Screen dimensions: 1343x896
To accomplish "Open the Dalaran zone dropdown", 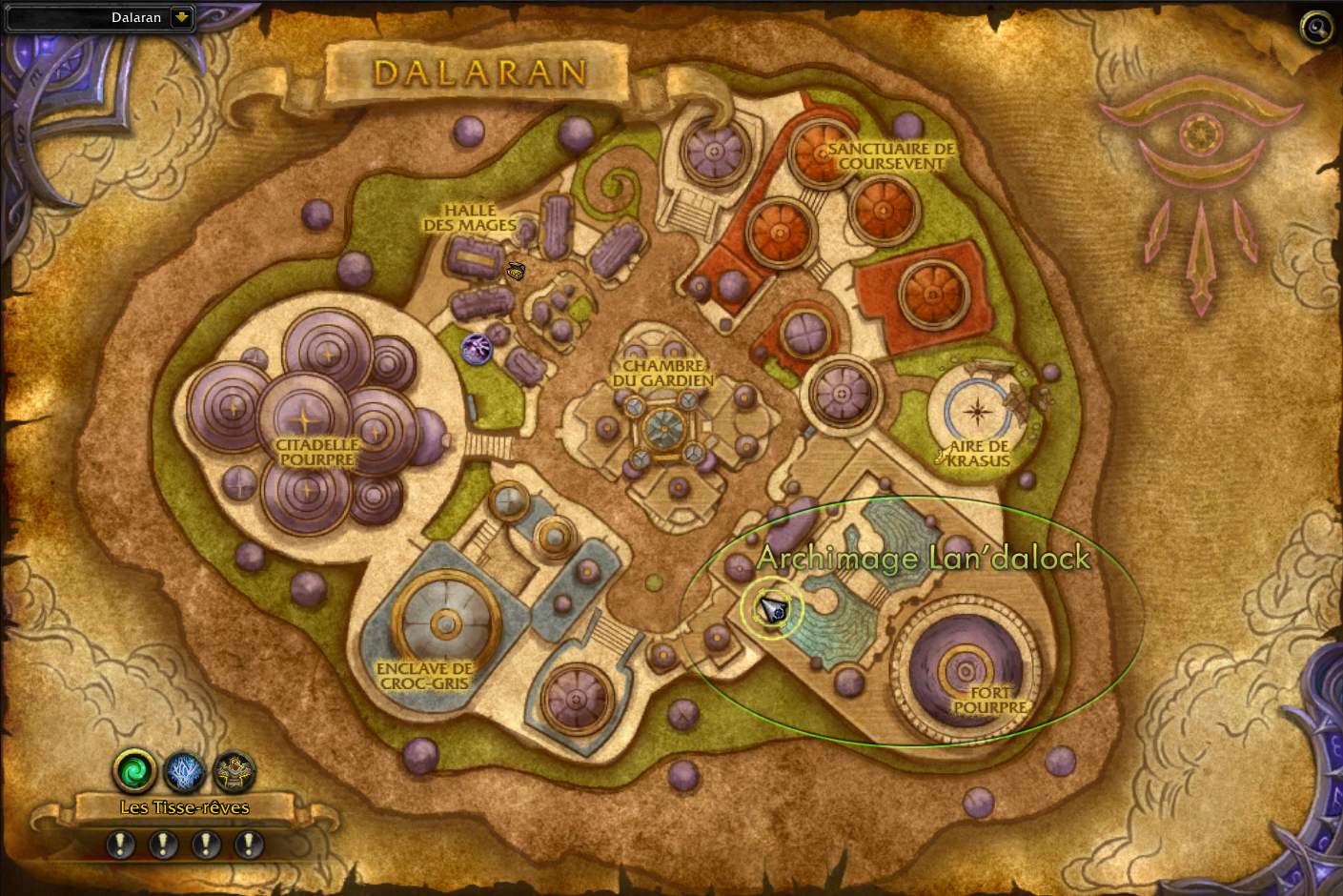I will [181, 17].
